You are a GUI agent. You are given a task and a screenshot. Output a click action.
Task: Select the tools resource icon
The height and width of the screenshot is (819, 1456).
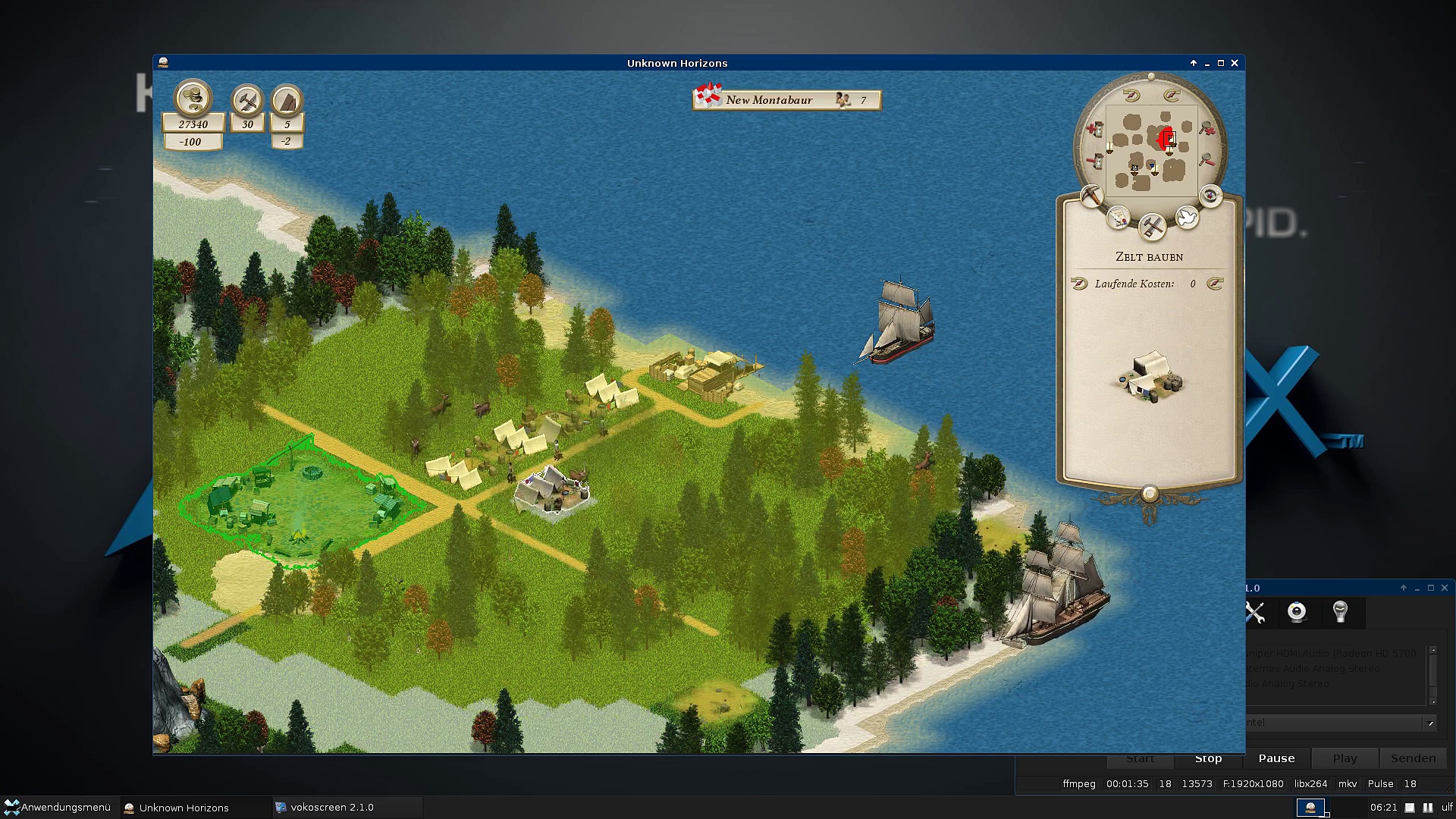tap(247, 100)
